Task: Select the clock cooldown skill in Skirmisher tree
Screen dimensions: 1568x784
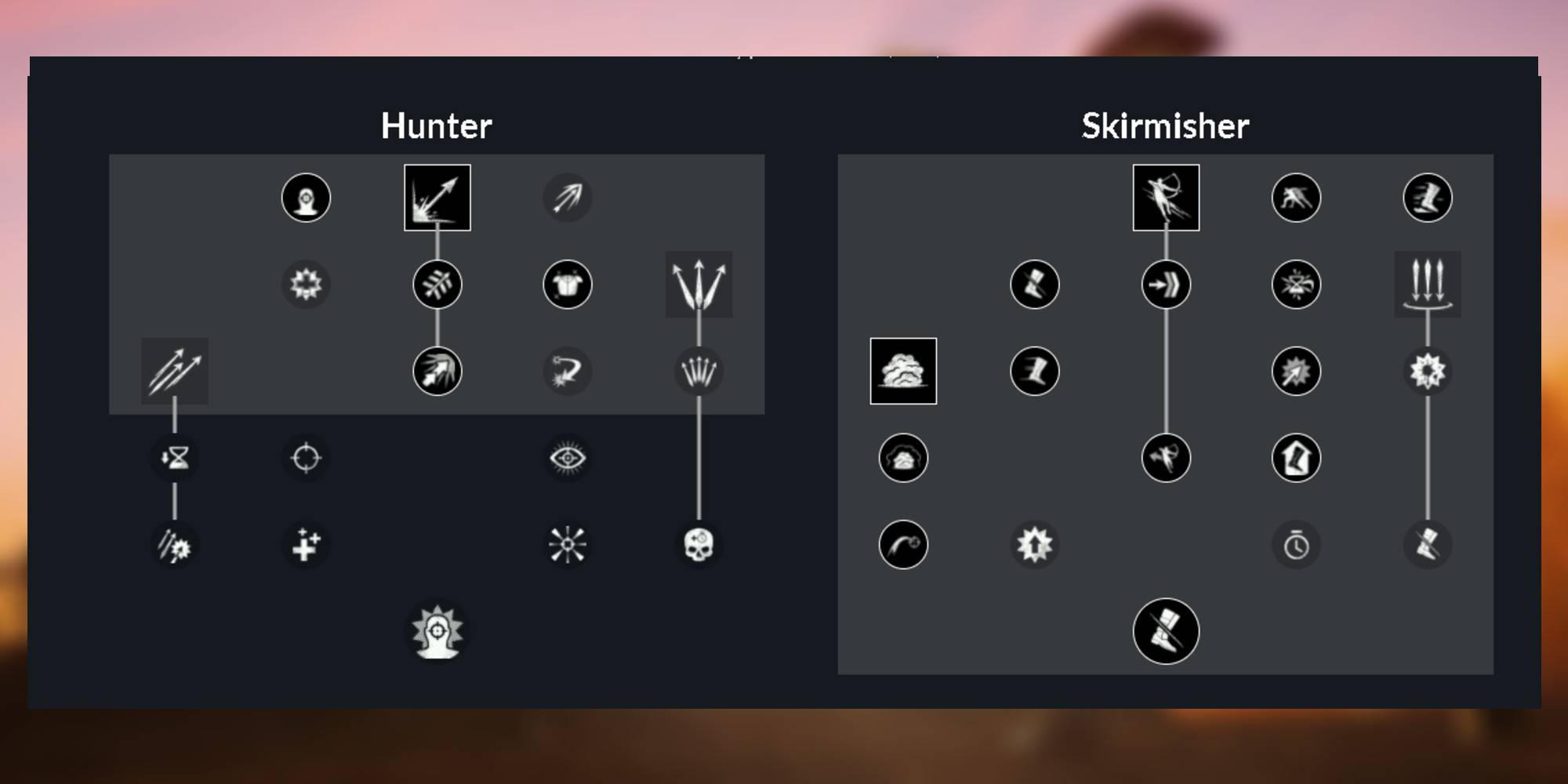Action: pos(1296,543)
